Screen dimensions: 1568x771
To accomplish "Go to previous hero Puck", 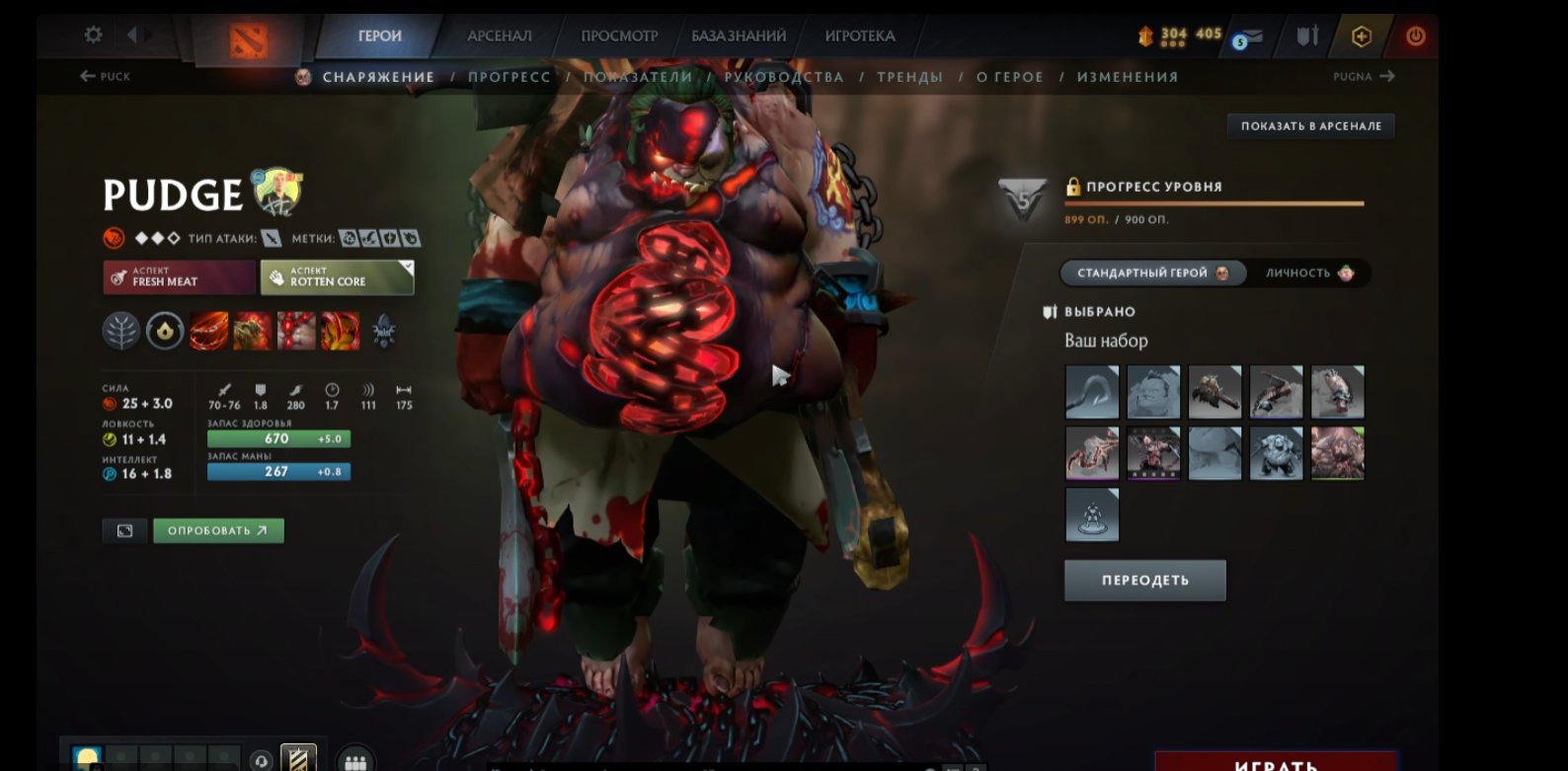I will (105, 76).
